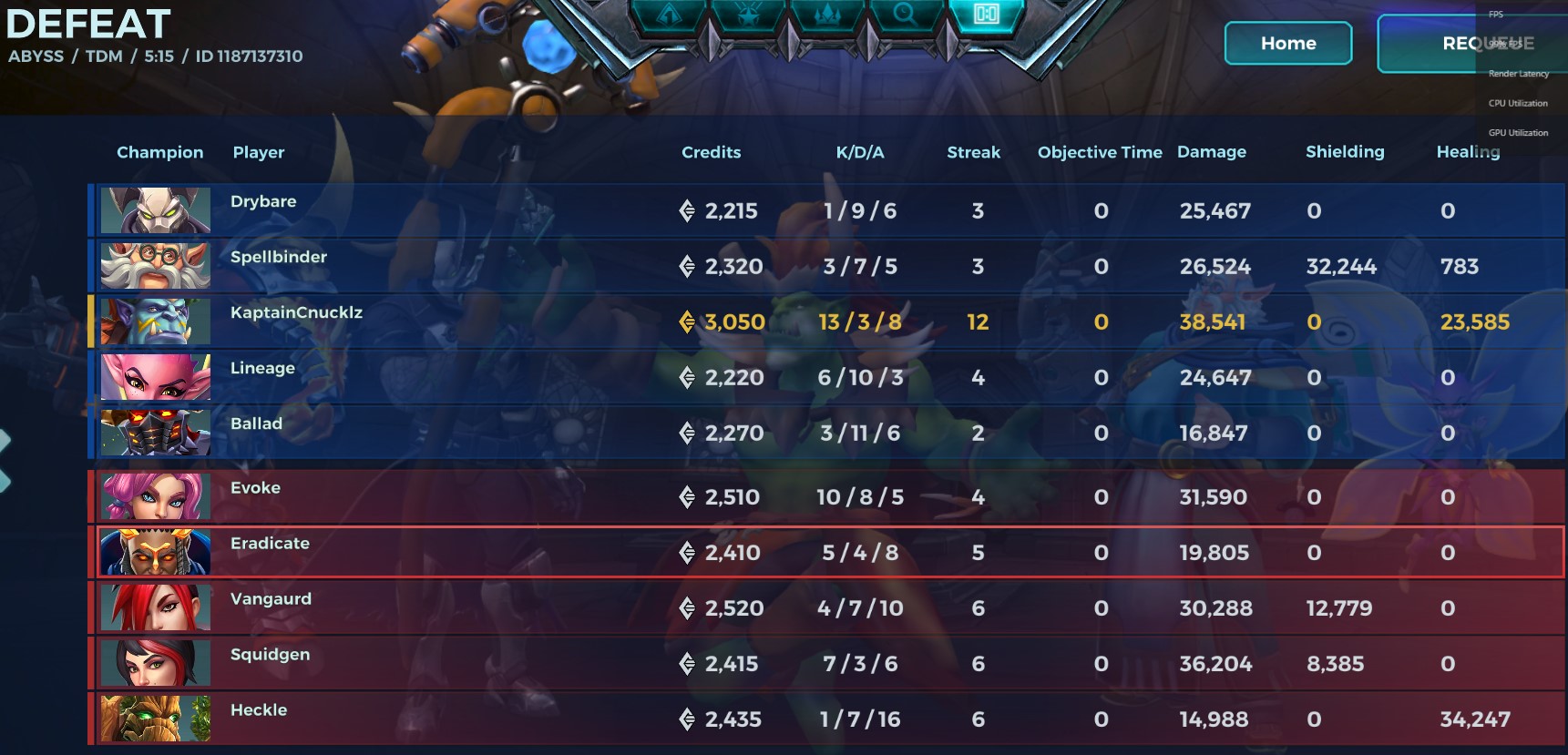The height and width of the screenshot is (755, 1568).
Task: Click the GPU Utilization overlay readout
Action: [1516, 132]
